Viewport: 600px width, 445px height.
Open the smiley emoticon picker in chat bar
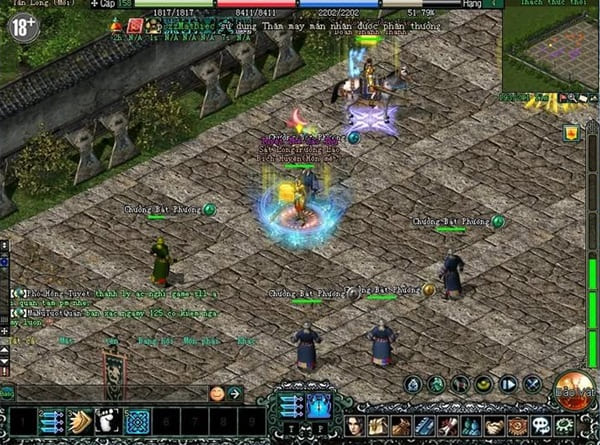(x=216, y=394)
